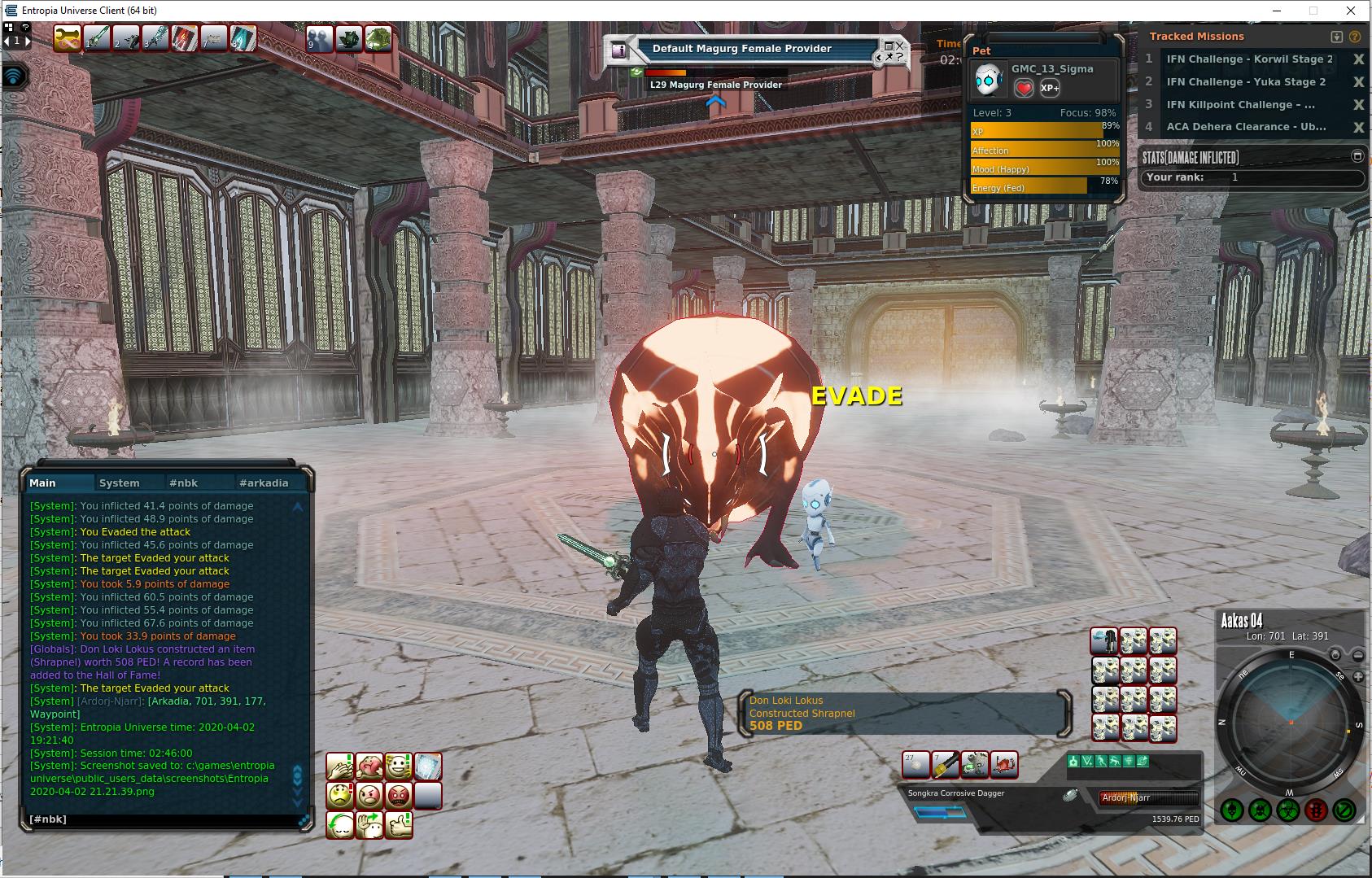This screenshot has height=878, width=1372.
Task: Use the angry red face emote
Action: coord(398,795)
